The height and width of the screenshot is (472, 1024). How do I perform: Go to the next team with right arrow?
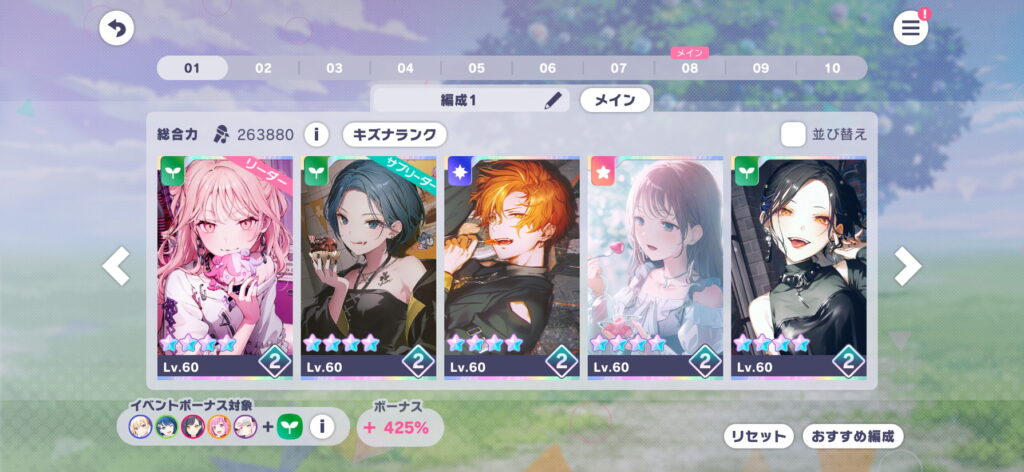pos(907,266)
